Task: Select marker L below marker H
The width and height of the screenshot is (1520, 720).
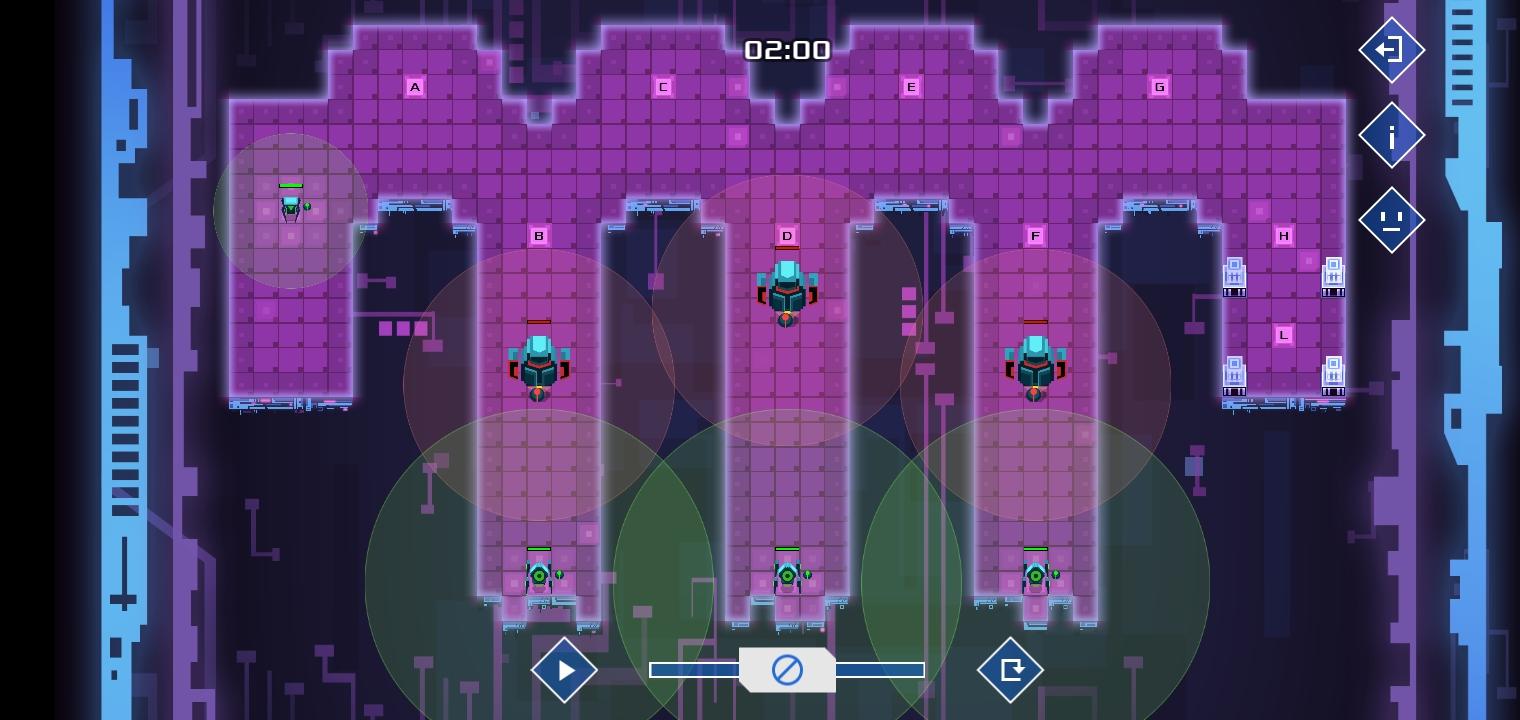Action: pyautogui.click(x=1284, y=334)
